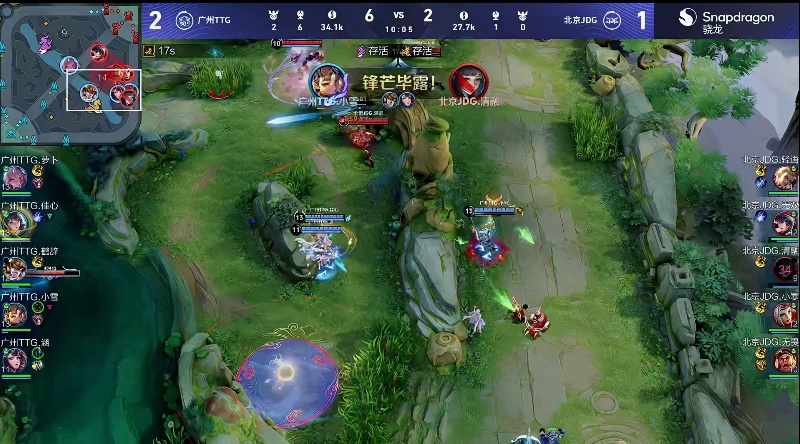Select 北京JDG.清融 portrait showing respawn timer 34

785,268
